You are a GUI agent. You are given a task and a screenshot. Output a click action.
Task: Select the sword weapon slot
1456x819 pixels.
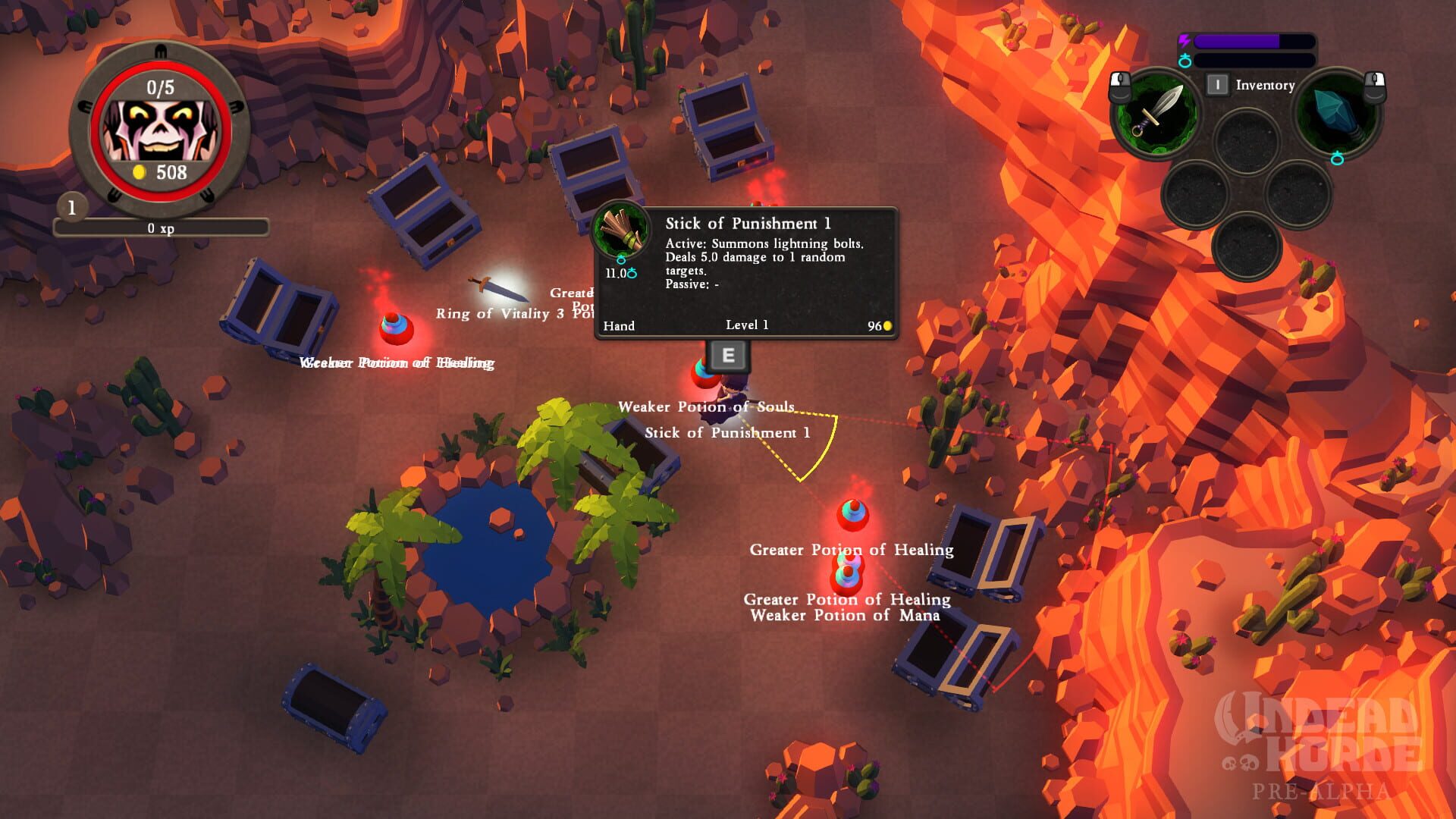click(x=1156, y=114)
